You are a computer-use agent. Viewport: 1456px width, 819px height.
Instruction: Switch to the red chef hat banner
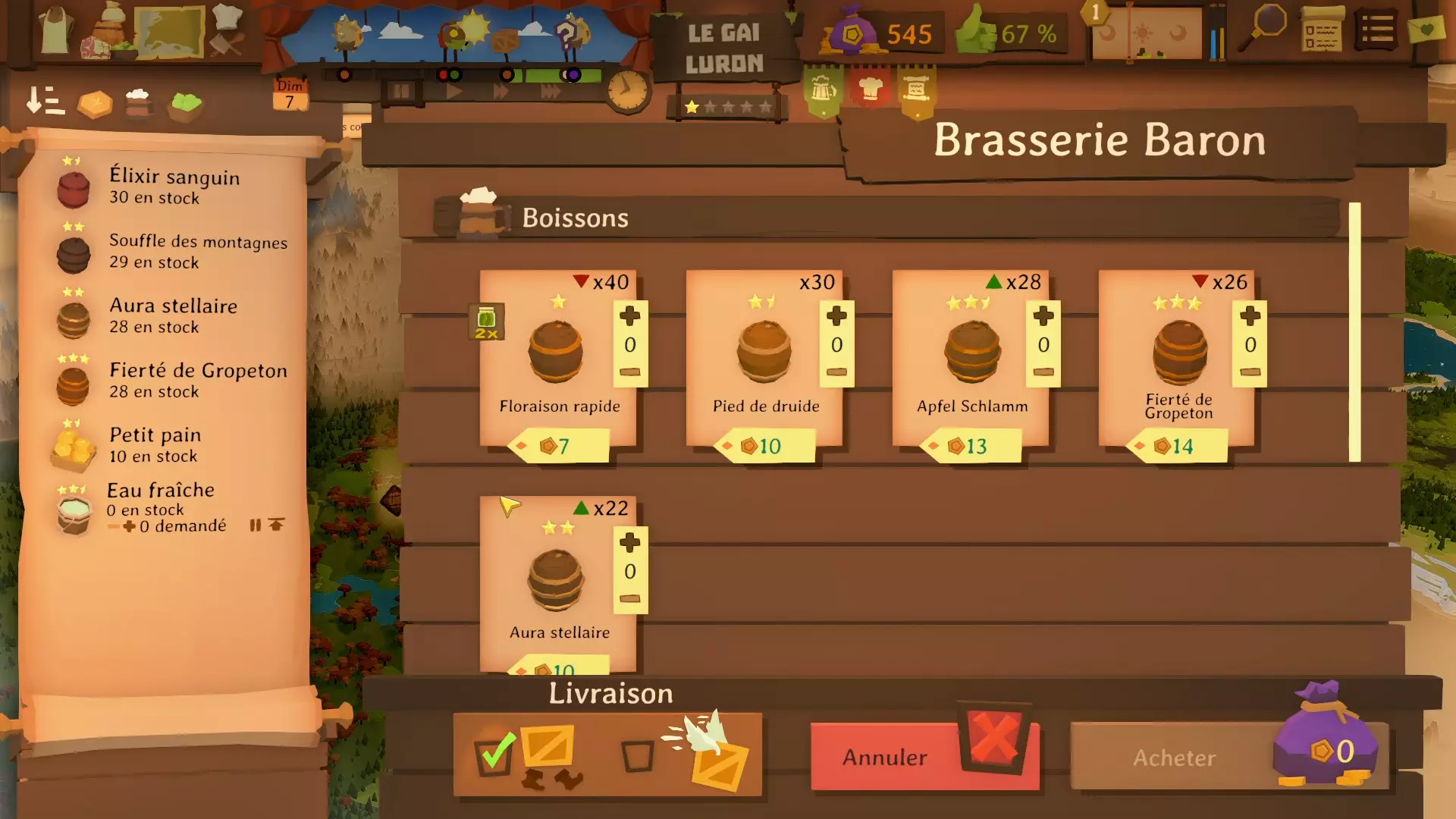pos(871,90)
